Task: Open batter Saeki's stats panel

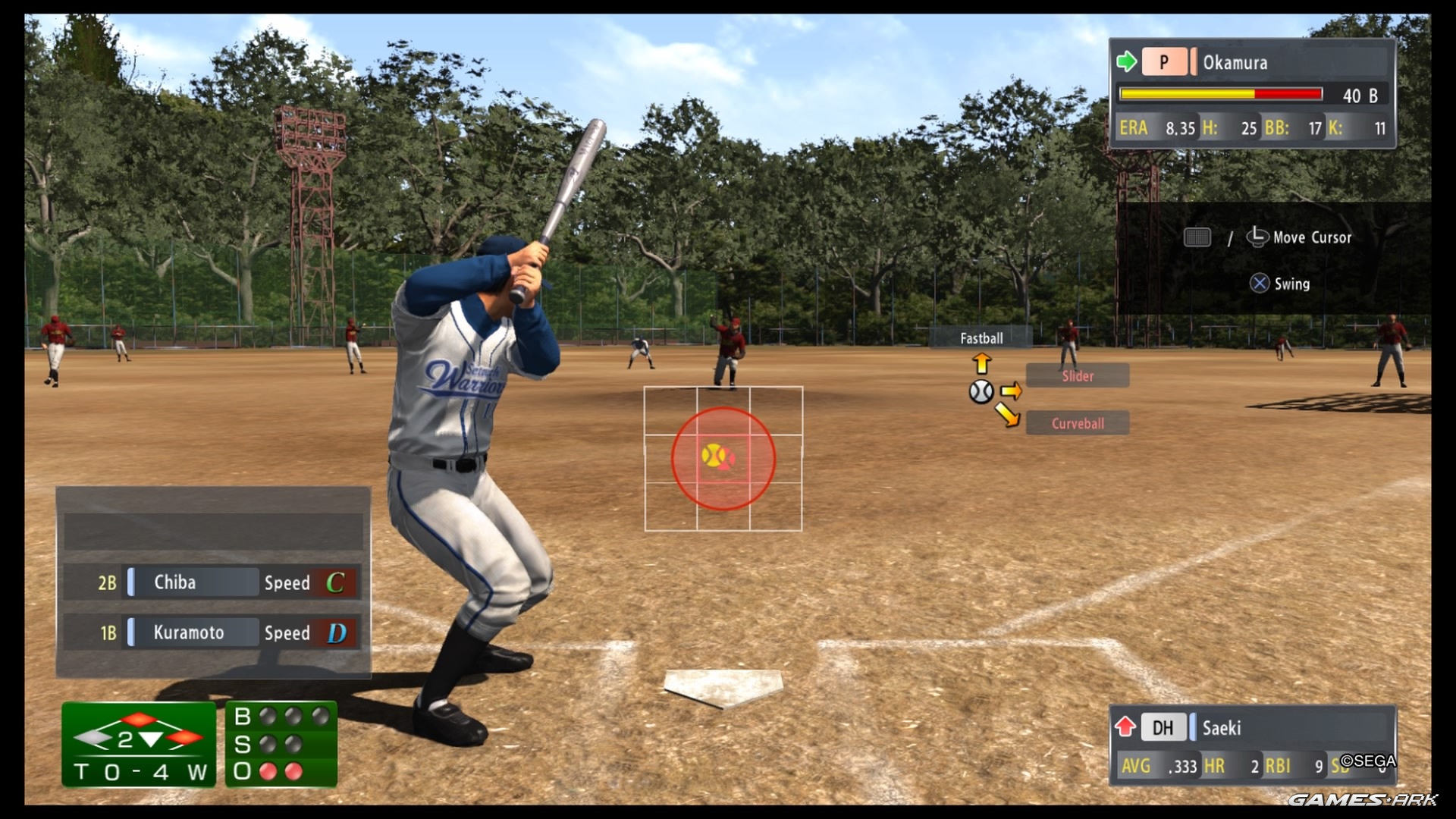Action: (1252, 745)
